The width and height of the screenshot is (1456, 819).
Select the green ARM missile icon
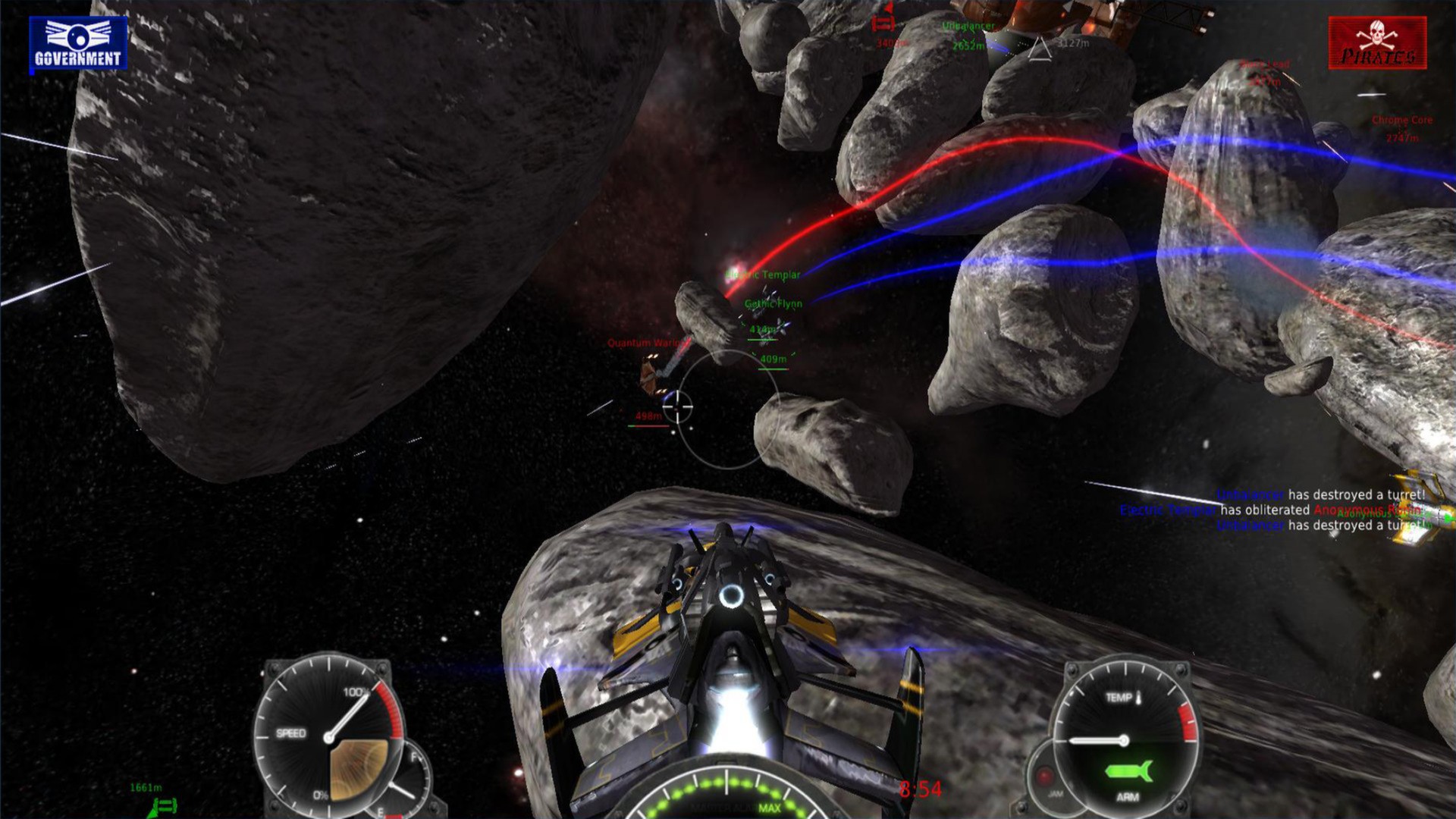click(1128, 771)
